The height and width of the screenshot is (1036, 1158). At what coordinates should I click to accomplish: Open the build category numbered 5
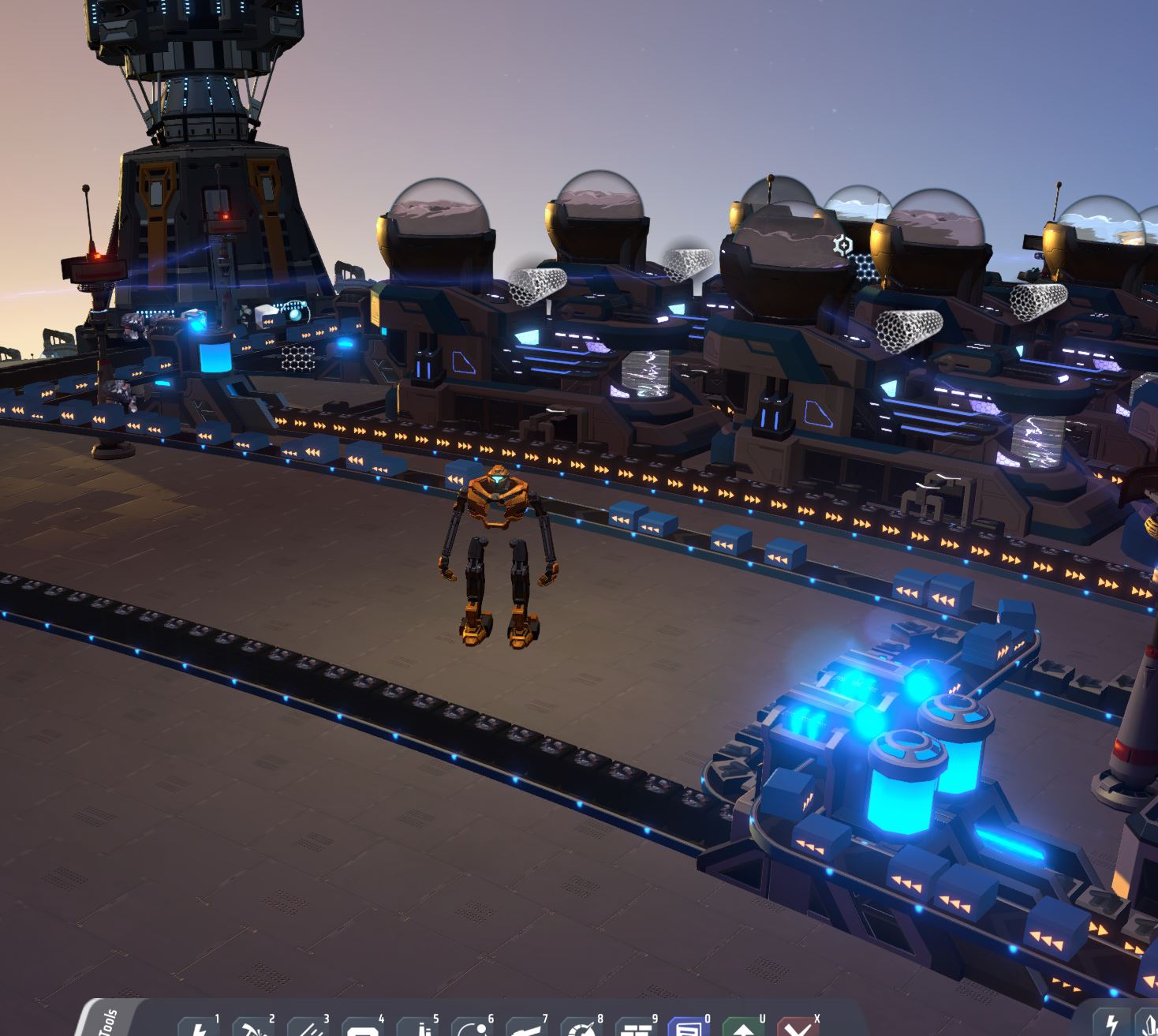(418, 1027)
